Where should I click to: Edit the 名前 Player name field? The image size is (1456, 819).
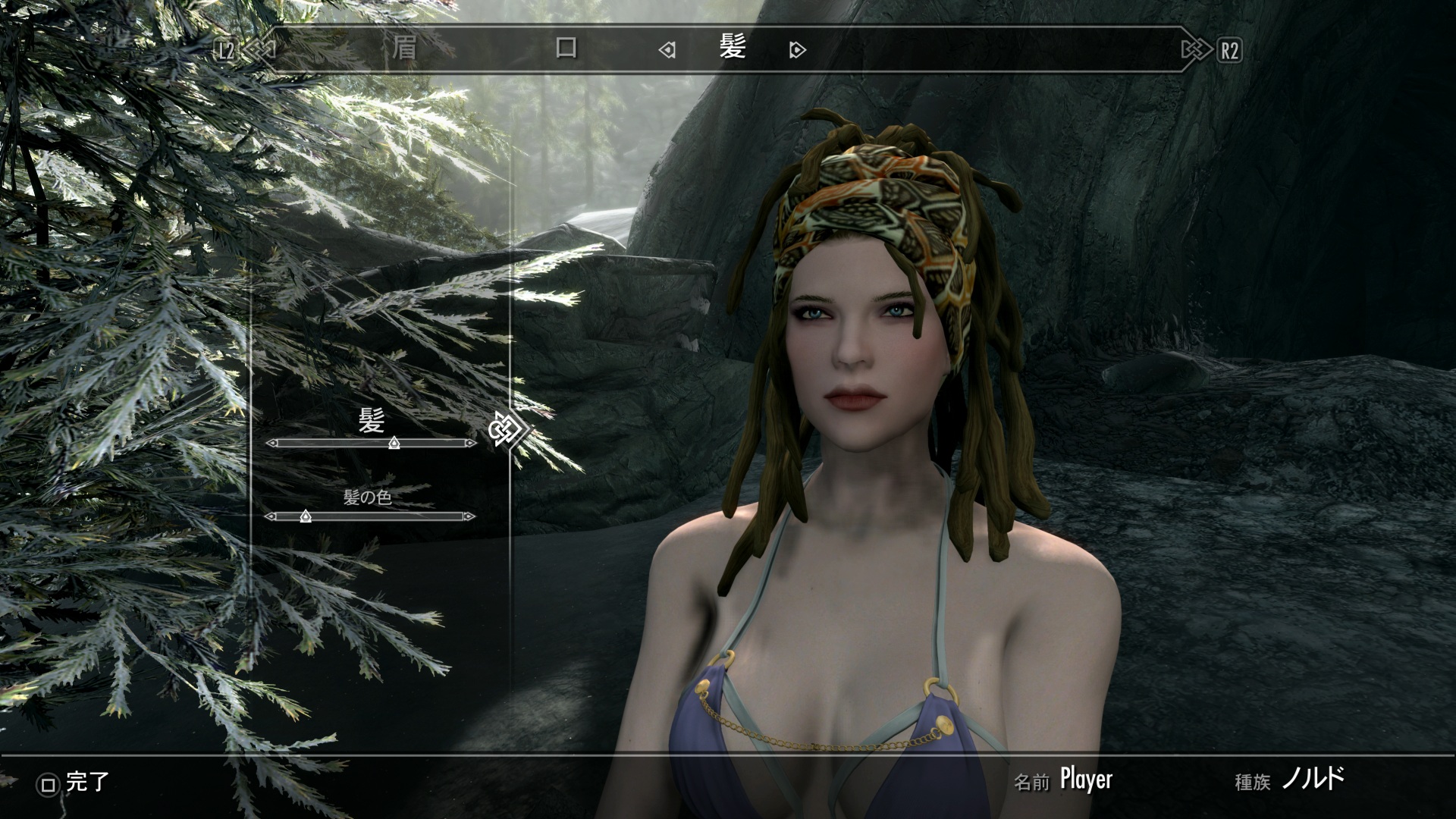(x=1085, y=779)
